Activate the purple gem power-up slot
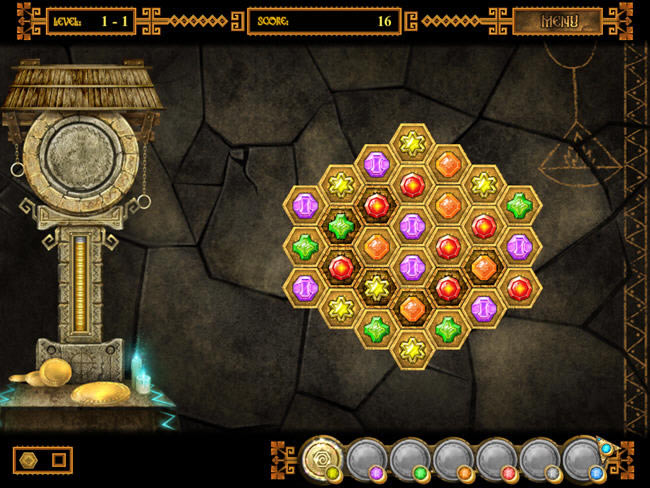This screenshot has height=488, width=650. (366, 459)
